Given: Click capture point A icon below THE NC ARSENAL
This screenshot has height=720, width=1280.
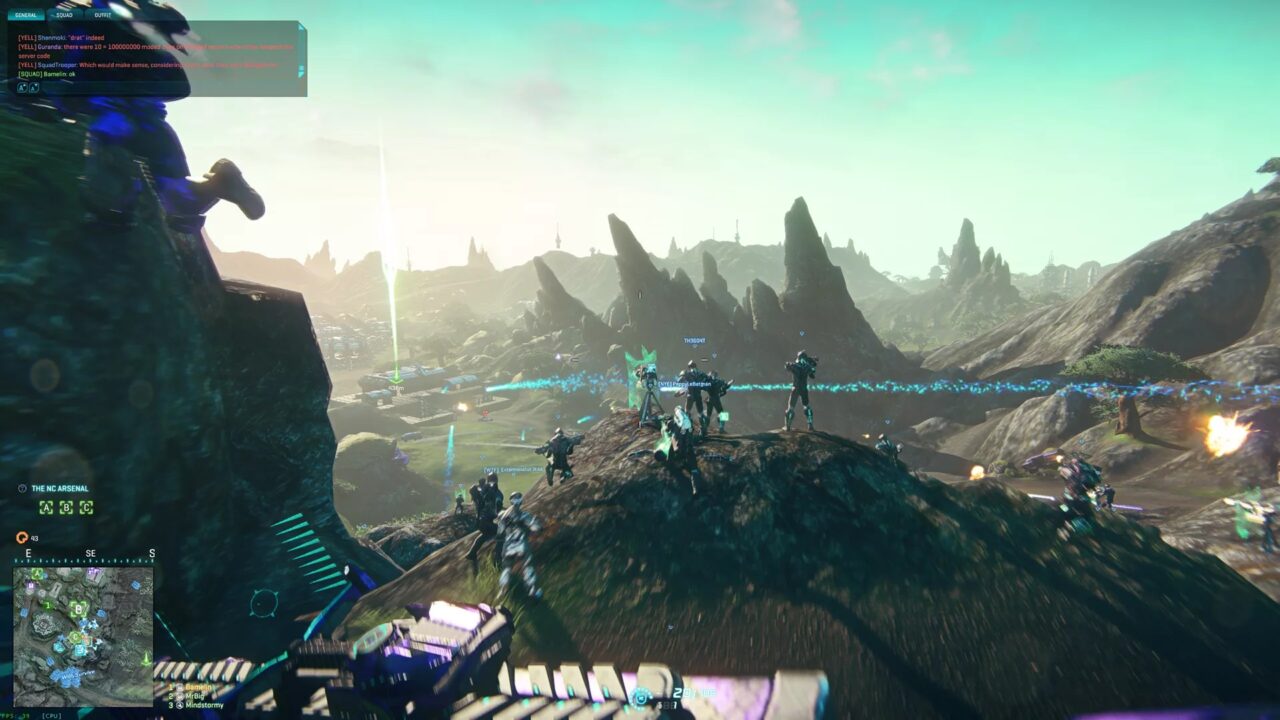Looking at the screenshot, I should [x=46, y=507].
